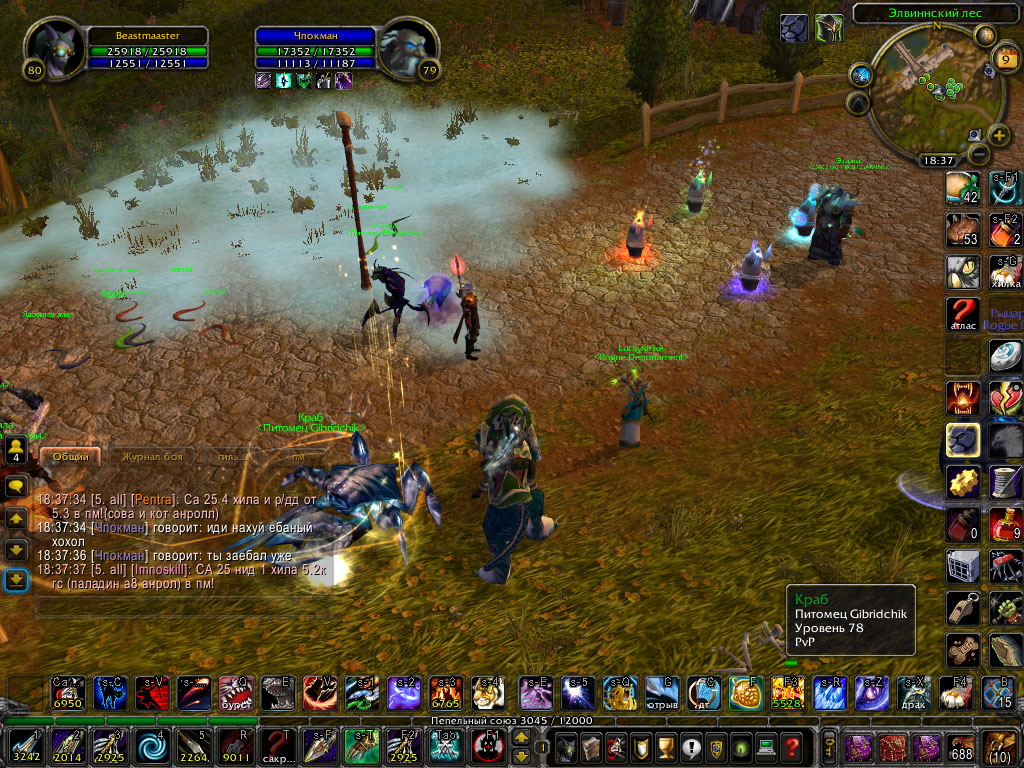
Task: Jump chat to the newest message
Action: tap(16, 580)
